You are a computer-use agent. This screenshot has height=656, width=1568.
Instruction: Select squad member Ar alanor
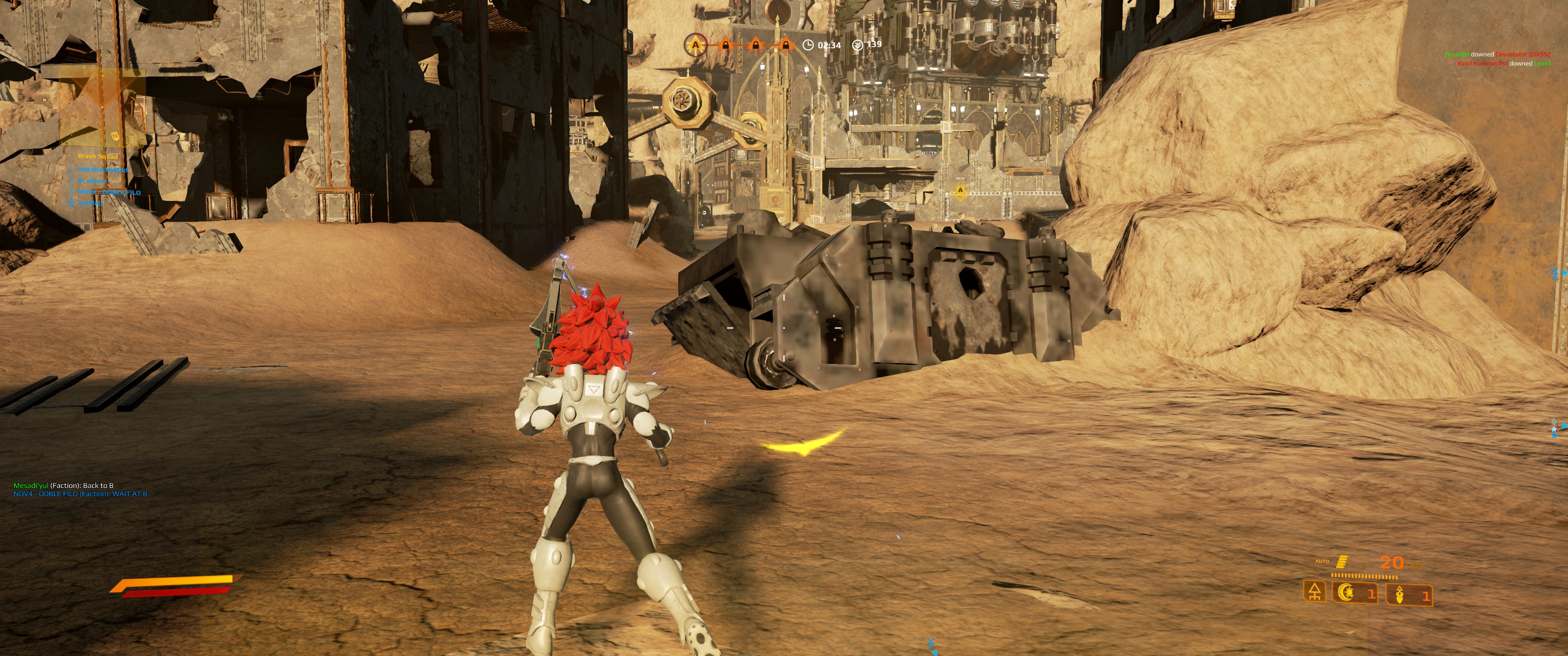point(92,181)
